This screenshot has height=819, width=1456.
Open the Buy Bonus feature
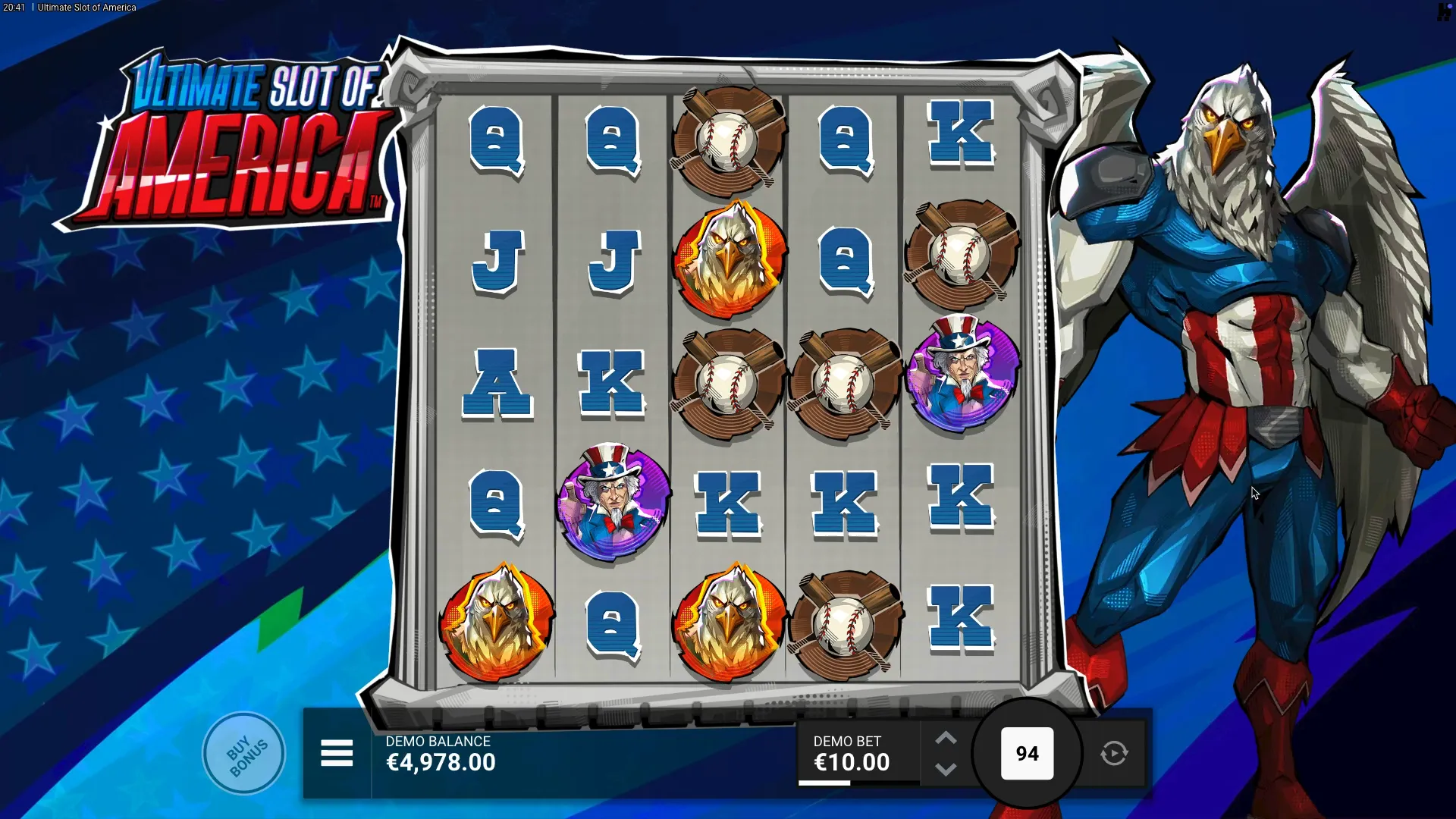[x=244, y=754]
